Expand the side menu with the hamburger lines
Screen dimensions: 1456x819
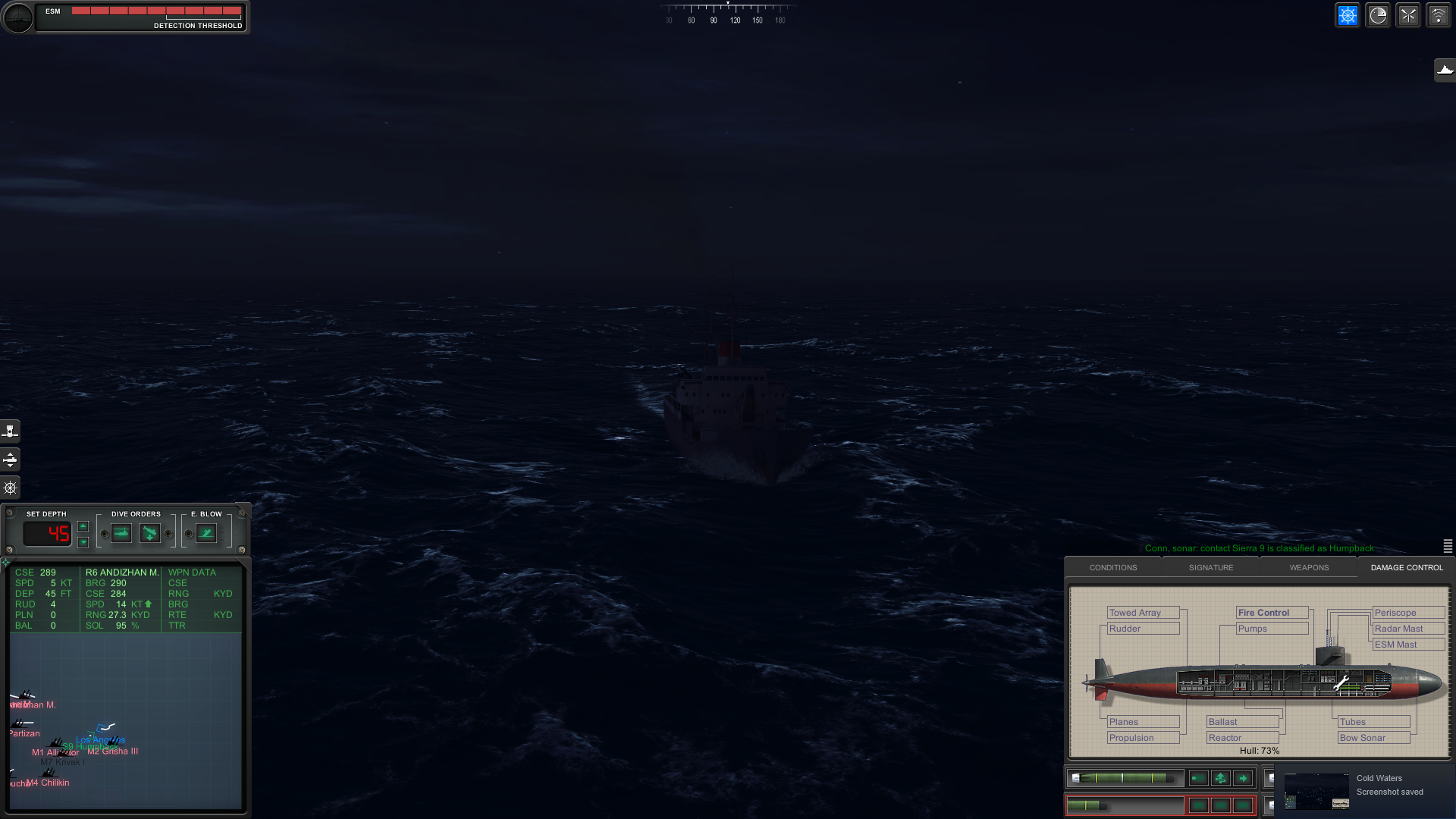1447,547
